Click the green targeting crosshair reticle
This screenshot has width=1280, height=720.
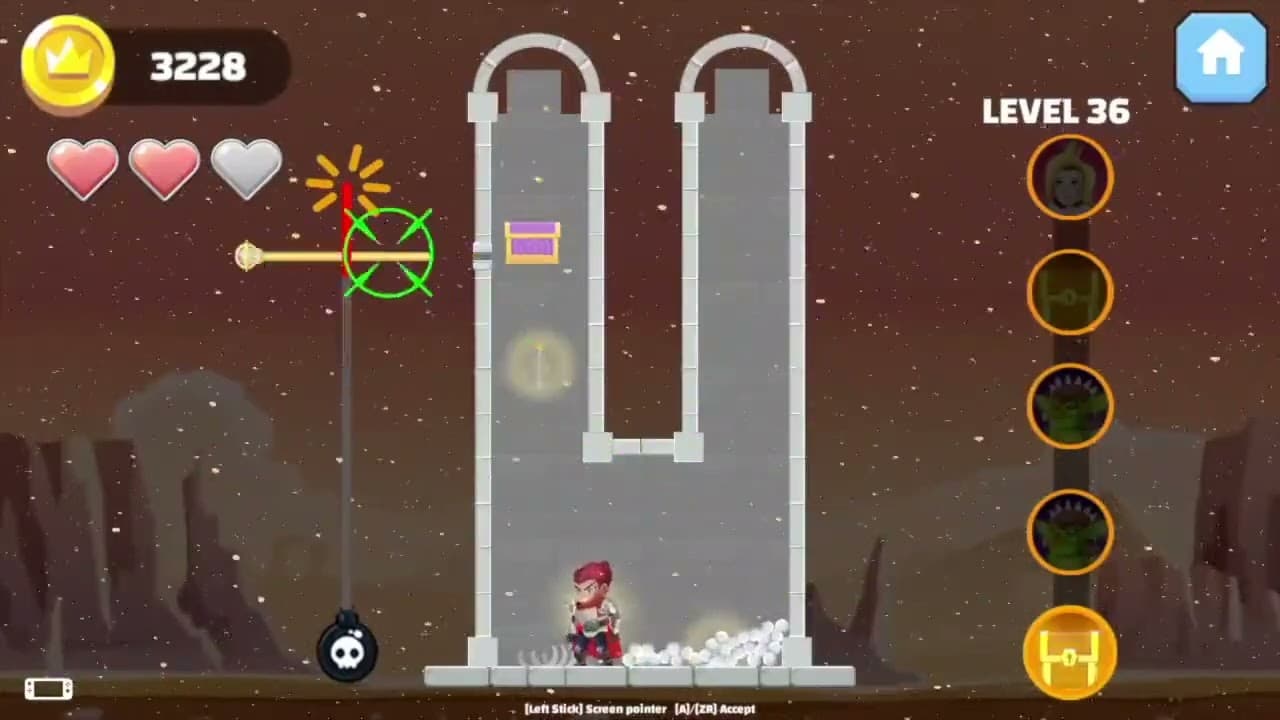pos(388,255)
